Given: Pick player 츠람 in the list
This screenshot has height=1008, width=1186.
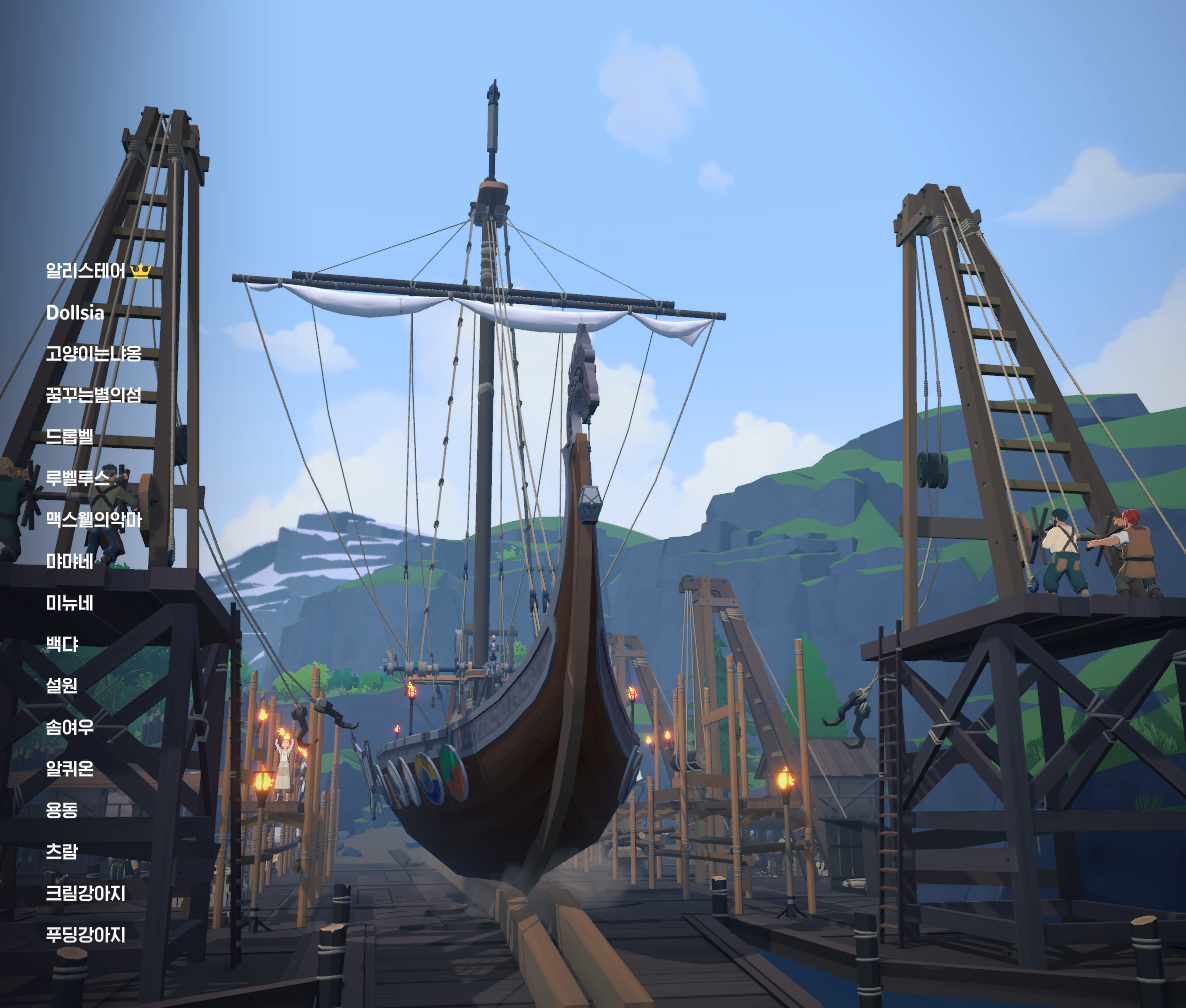Looking at the screenshot, I should [62, 852].
